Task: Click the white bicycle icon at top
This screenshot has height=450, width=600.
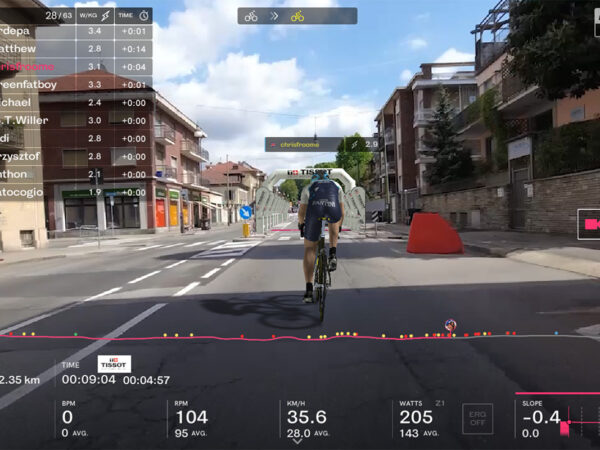Action: (251, 16)
